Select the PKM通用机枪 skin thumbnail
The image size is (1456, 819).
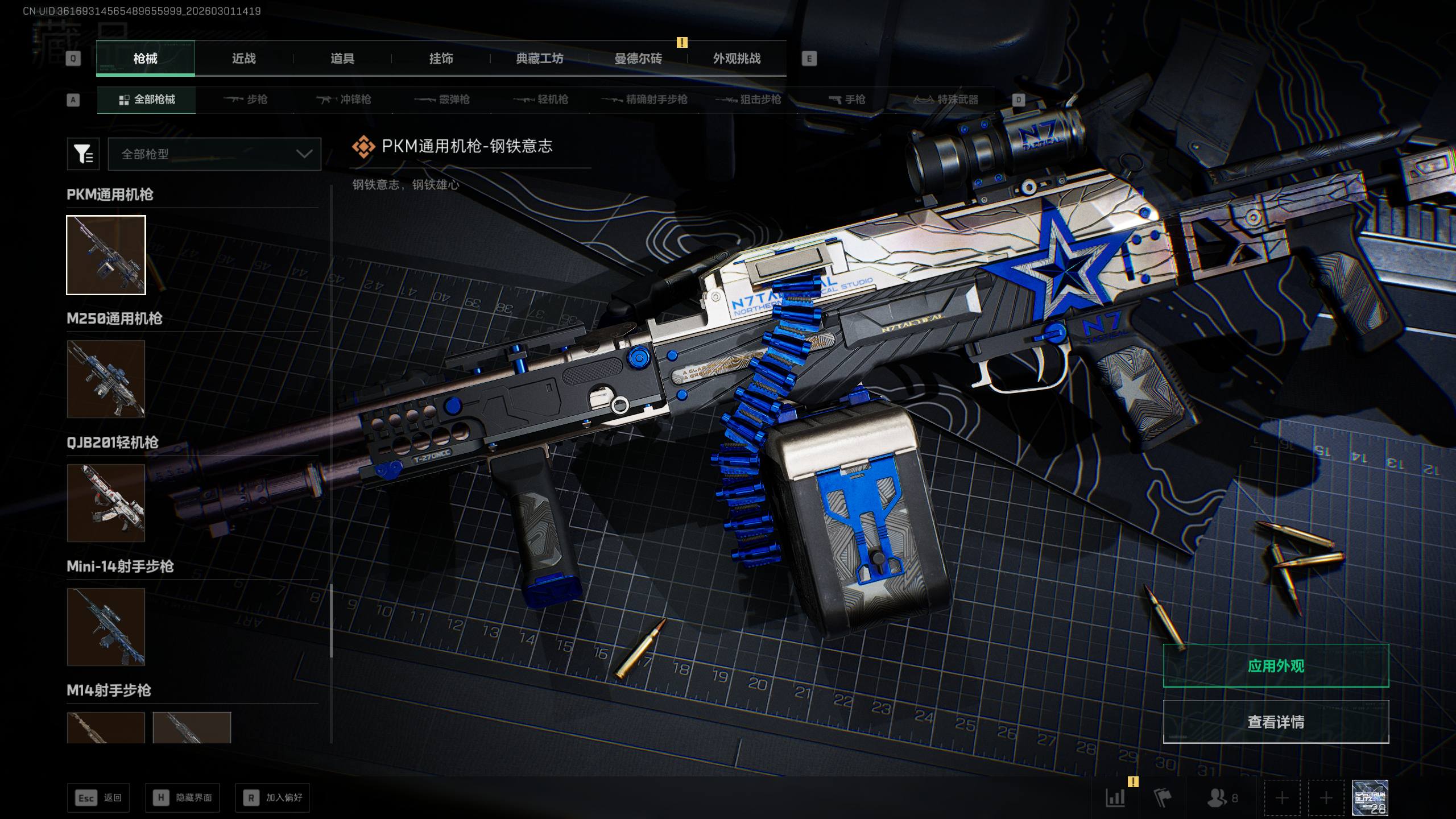coord(106,255)
